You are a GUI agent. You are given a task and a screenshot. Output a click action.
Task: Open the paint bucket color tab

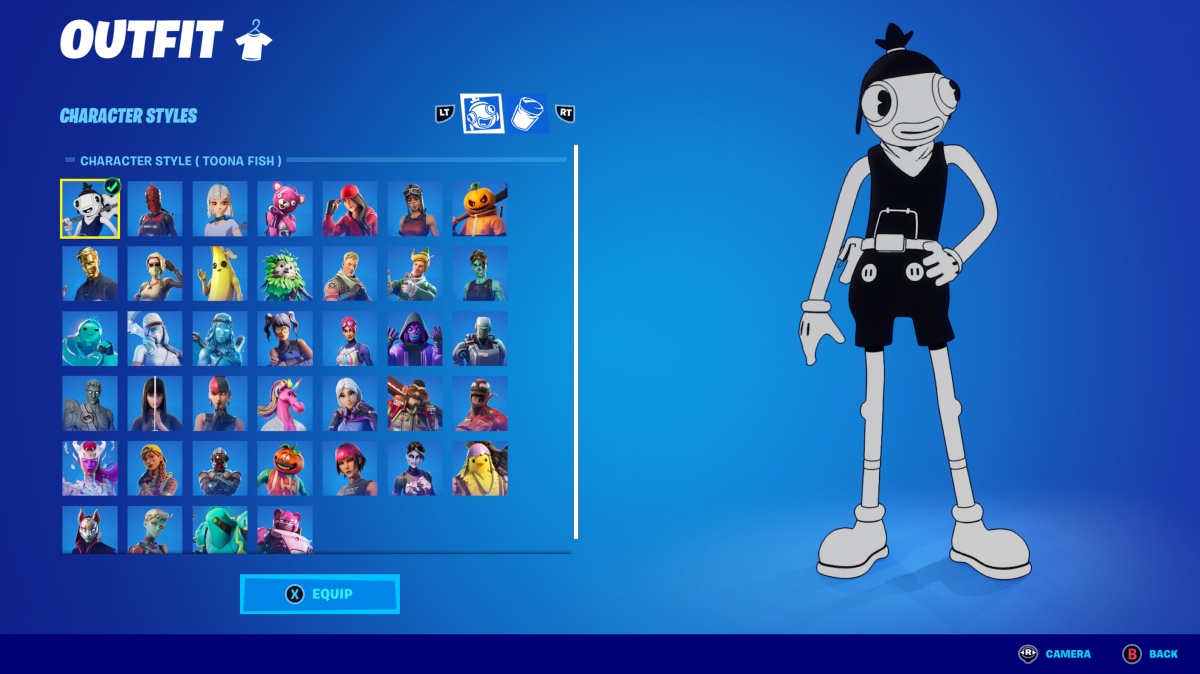[528, 114]
